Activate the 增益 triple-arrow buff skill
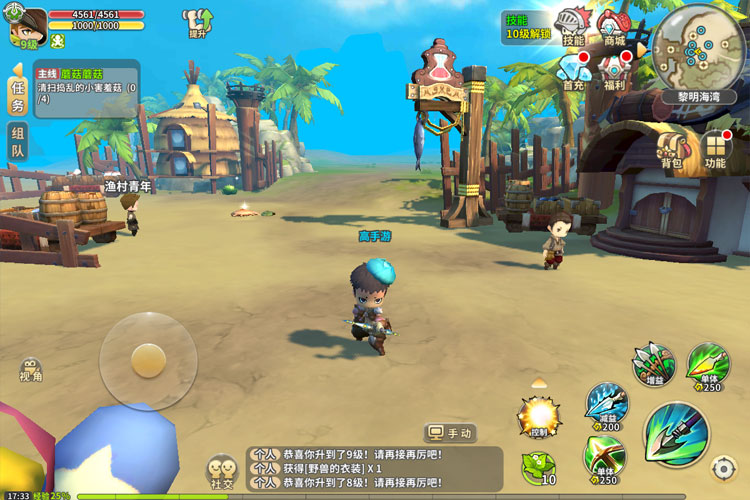The width and height of the screenshot is (750, 500). [x=654, y=363]
